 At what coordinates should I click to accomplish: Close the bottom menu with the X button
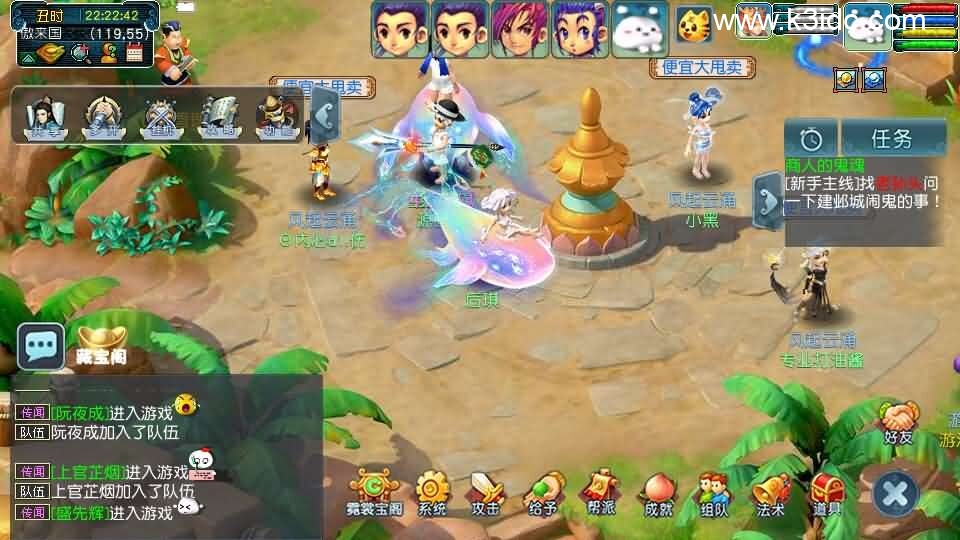click(x=895, y=493)
